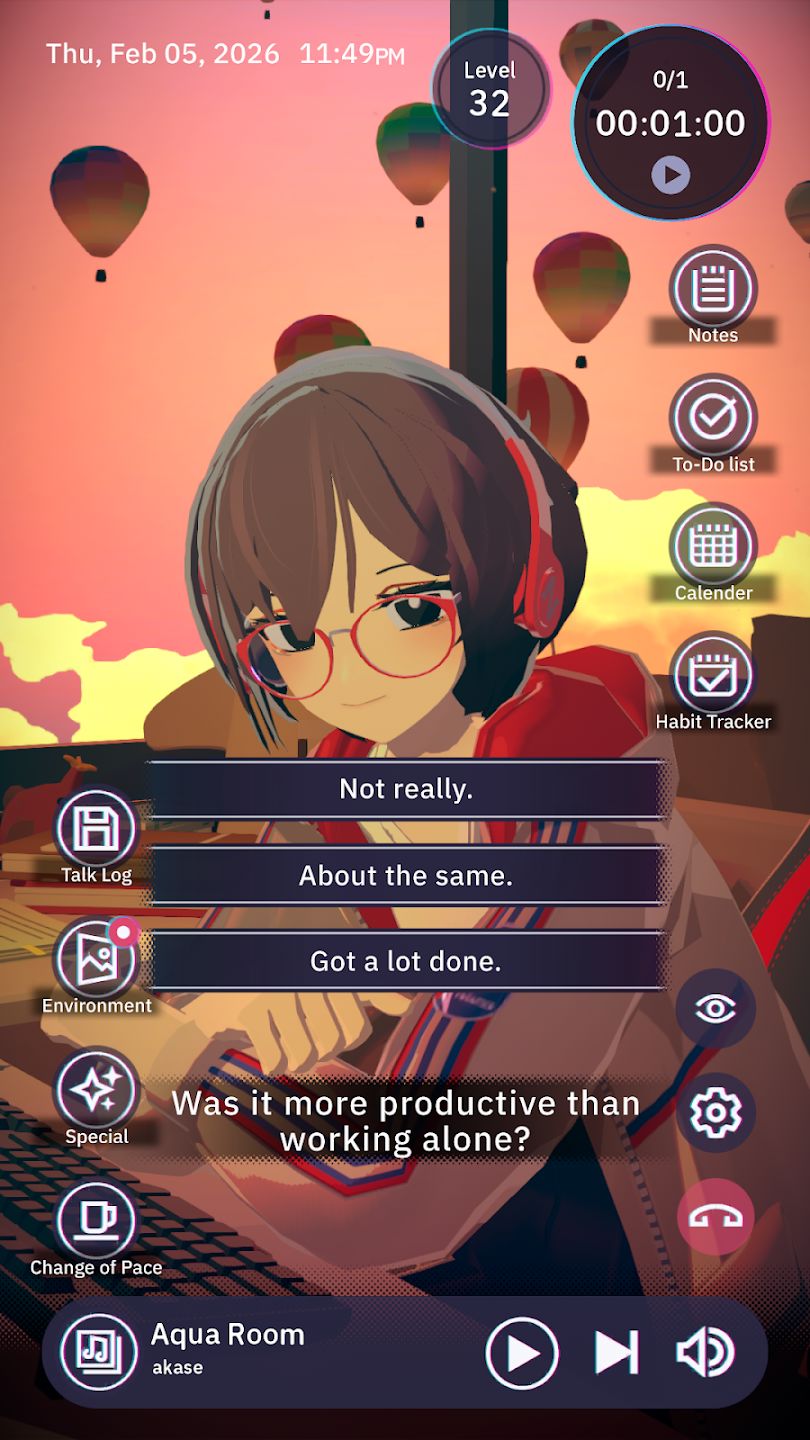Screen dimensions: 810x1440
Task: Answer with "Got a lot done."
Action: click(x=405, y=961)
